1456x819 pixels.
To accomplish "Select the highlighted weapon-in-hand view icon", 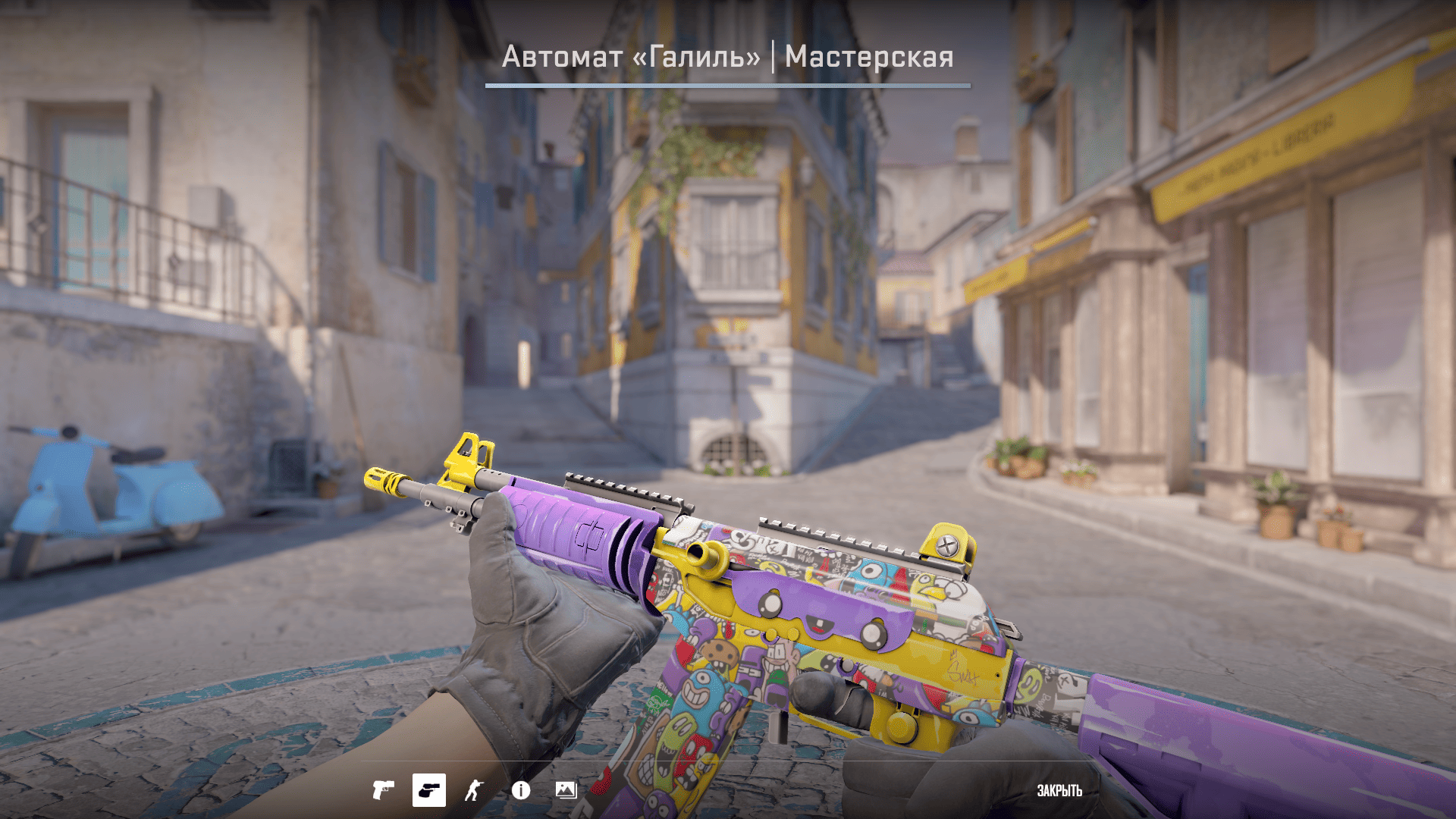I will click(429, 790).
